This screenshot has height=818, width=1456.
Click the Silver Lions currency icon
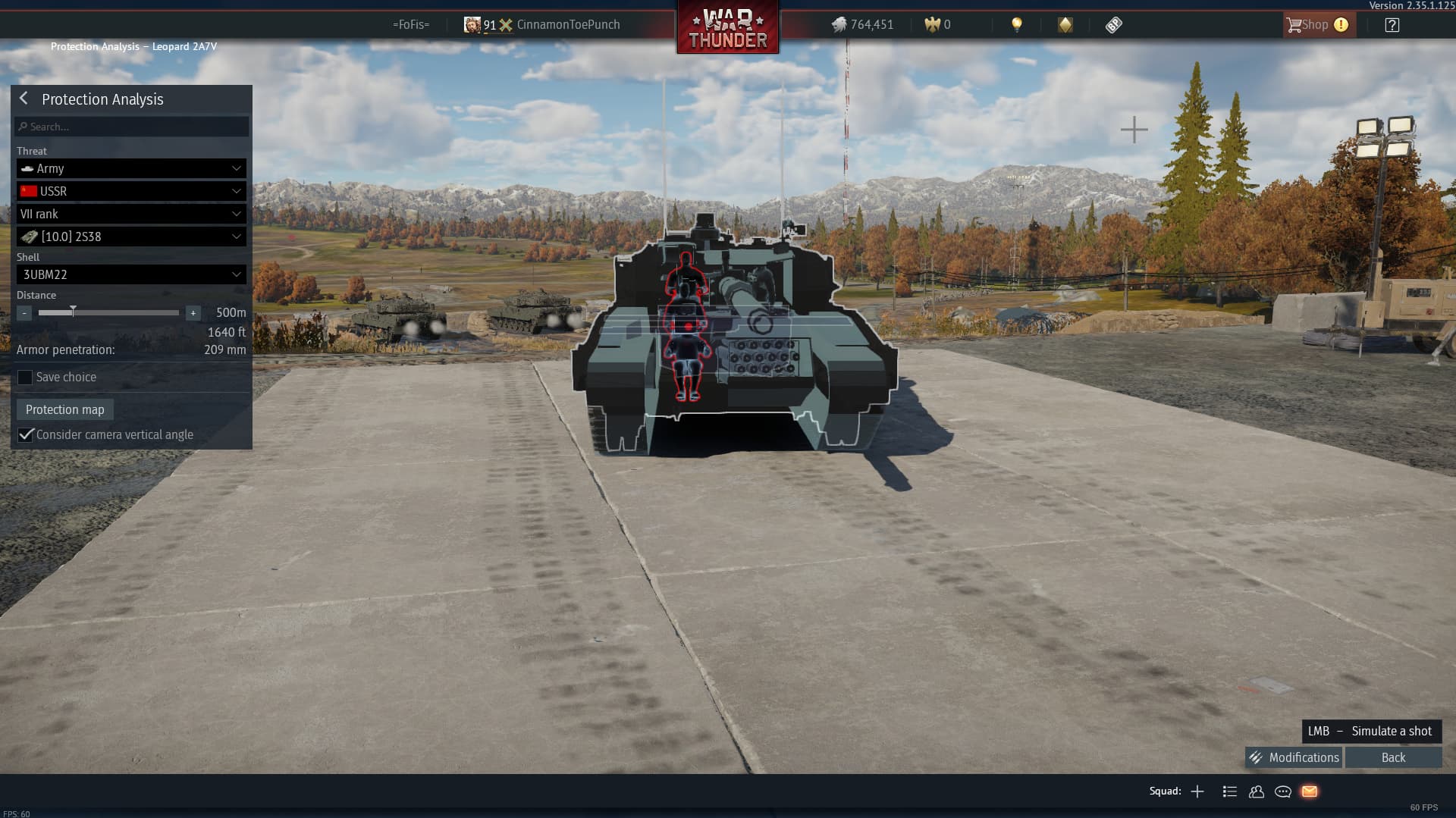pyautogui.click(x=839, y=24)
